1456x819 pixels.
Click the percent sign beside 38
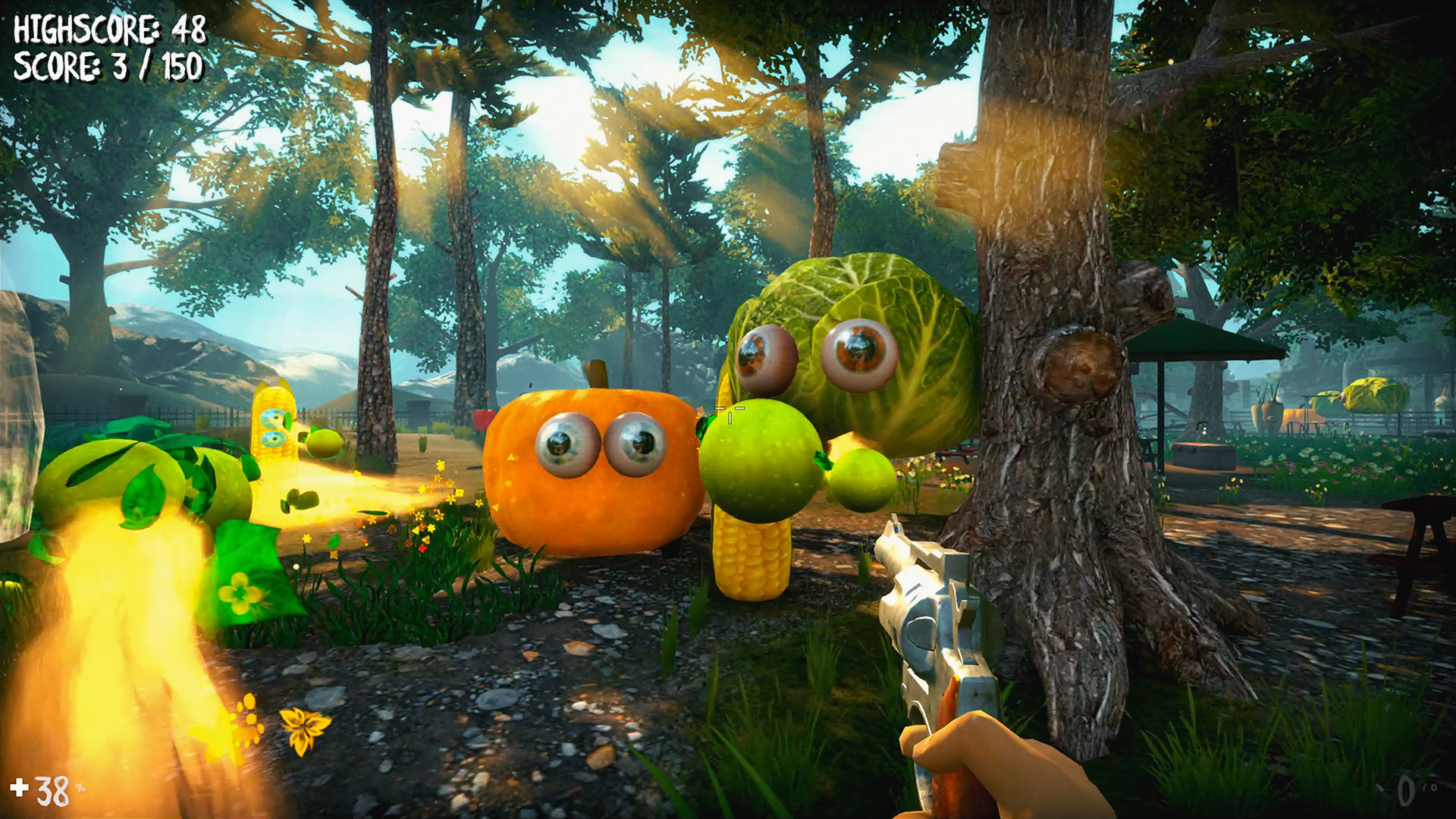point(80,786)
